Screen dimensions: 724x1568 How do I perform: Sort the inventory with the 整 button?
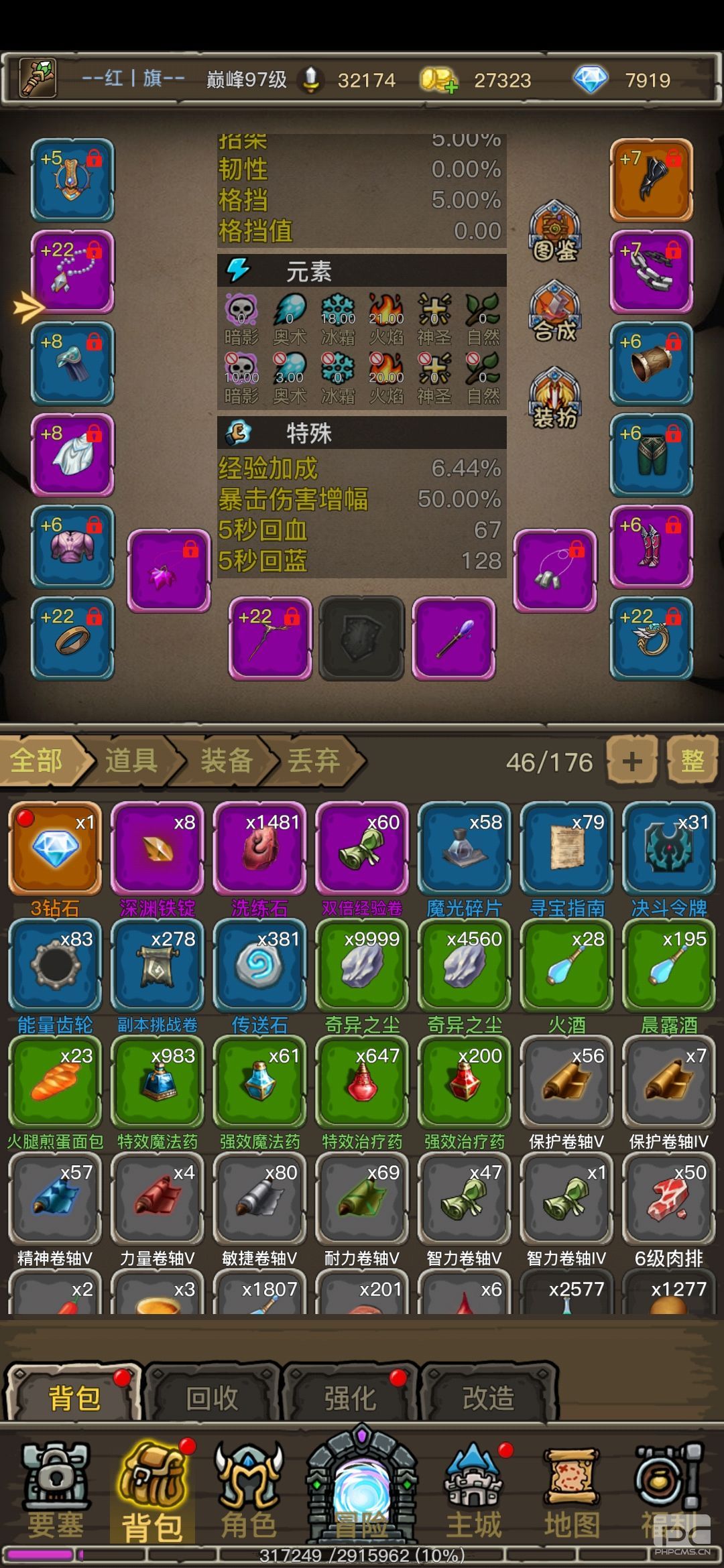coord(692,761)
